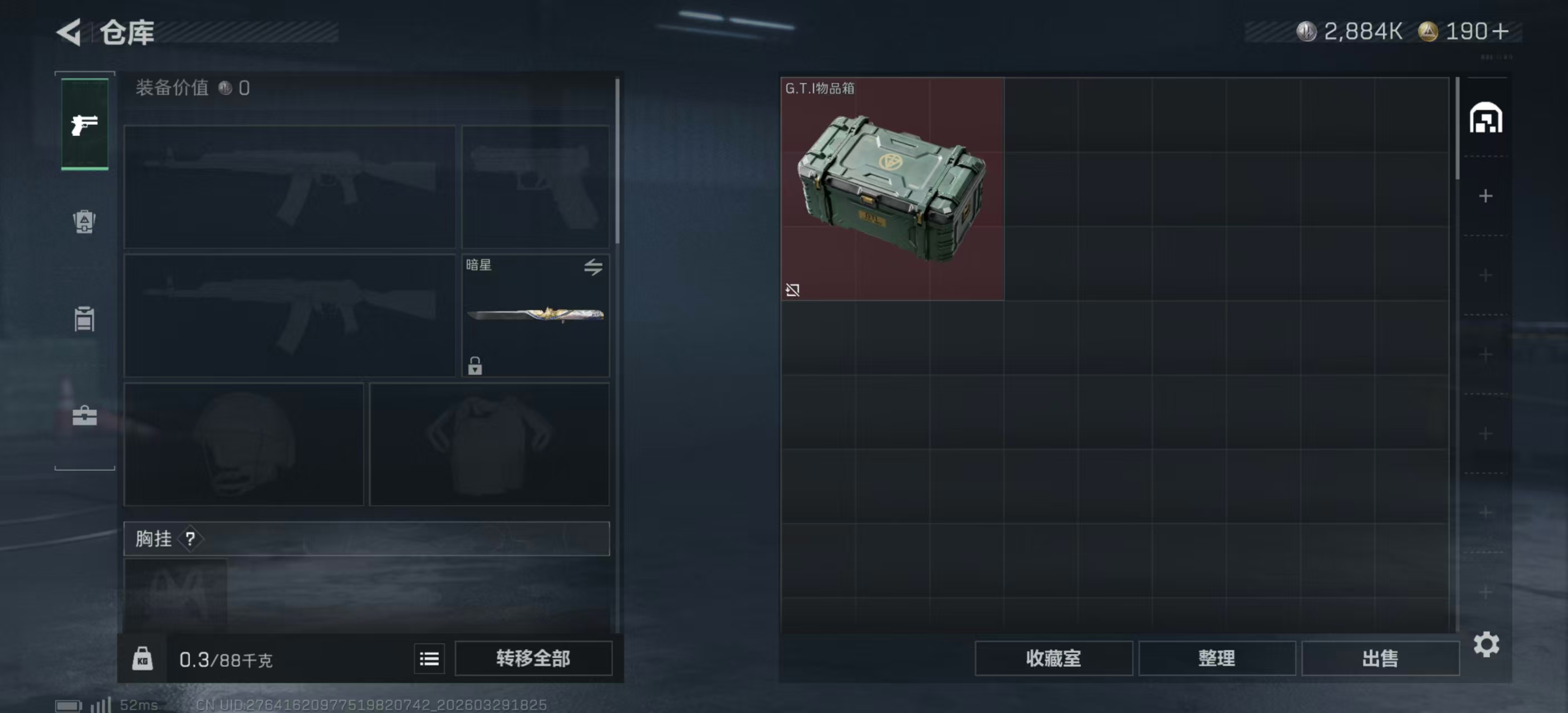Click the warehouse storage icon on the right
1568x713 pixels.
click(1486, 118)
